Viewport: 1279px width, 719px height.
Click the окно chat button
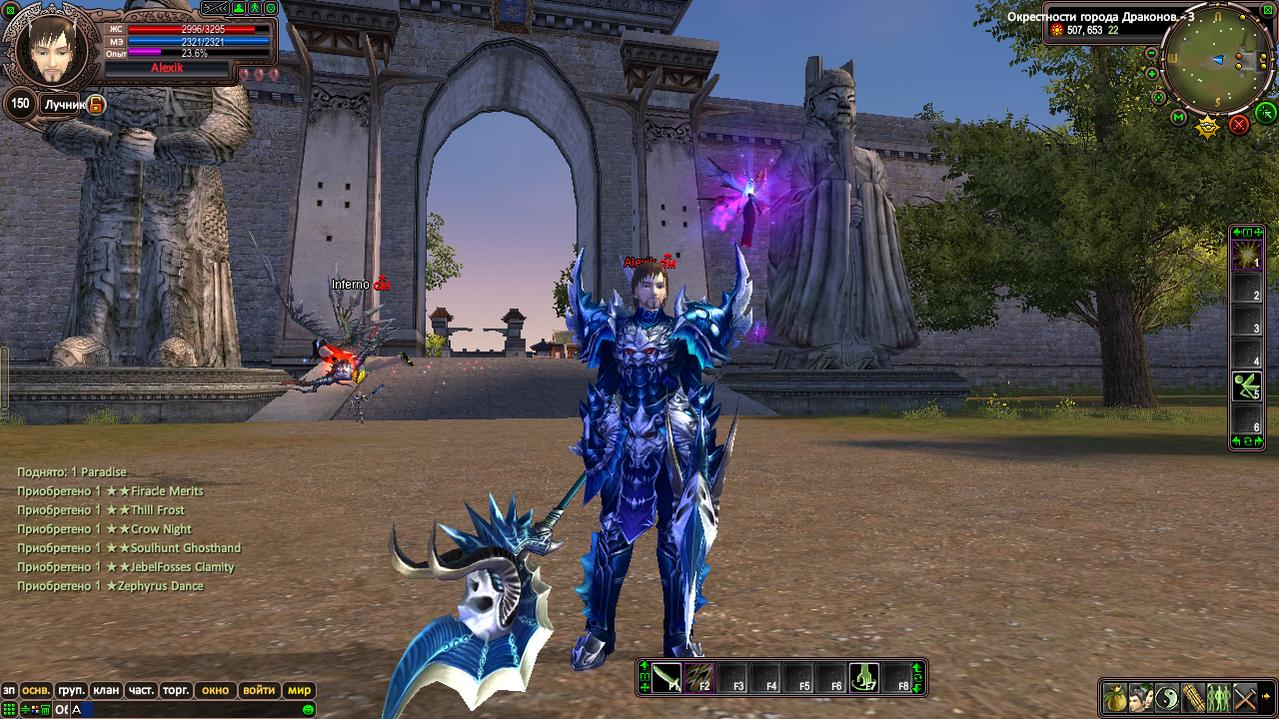tap(215, 690)
